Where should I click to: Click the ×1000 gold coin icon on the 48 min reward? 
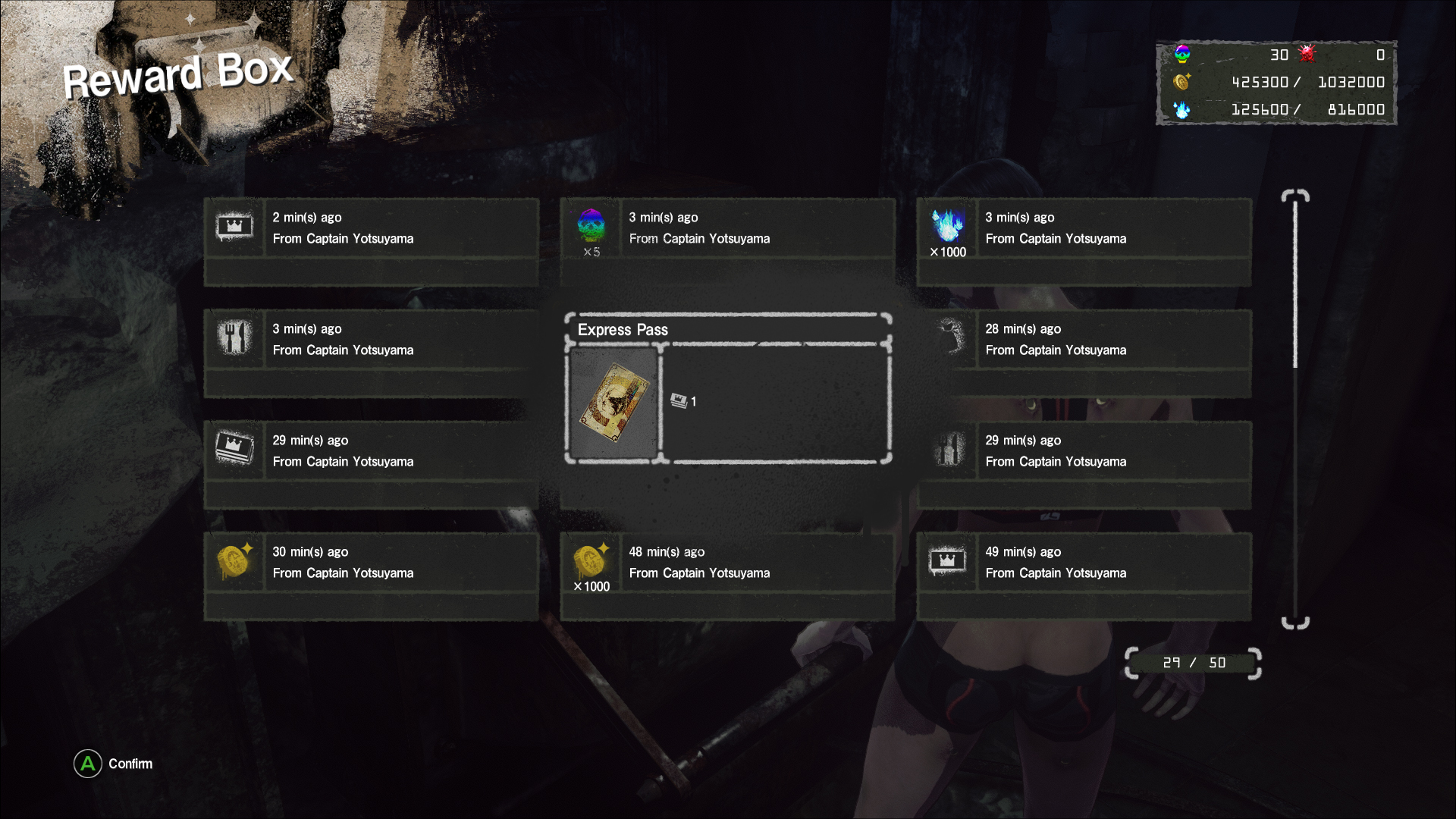(591, 562)
